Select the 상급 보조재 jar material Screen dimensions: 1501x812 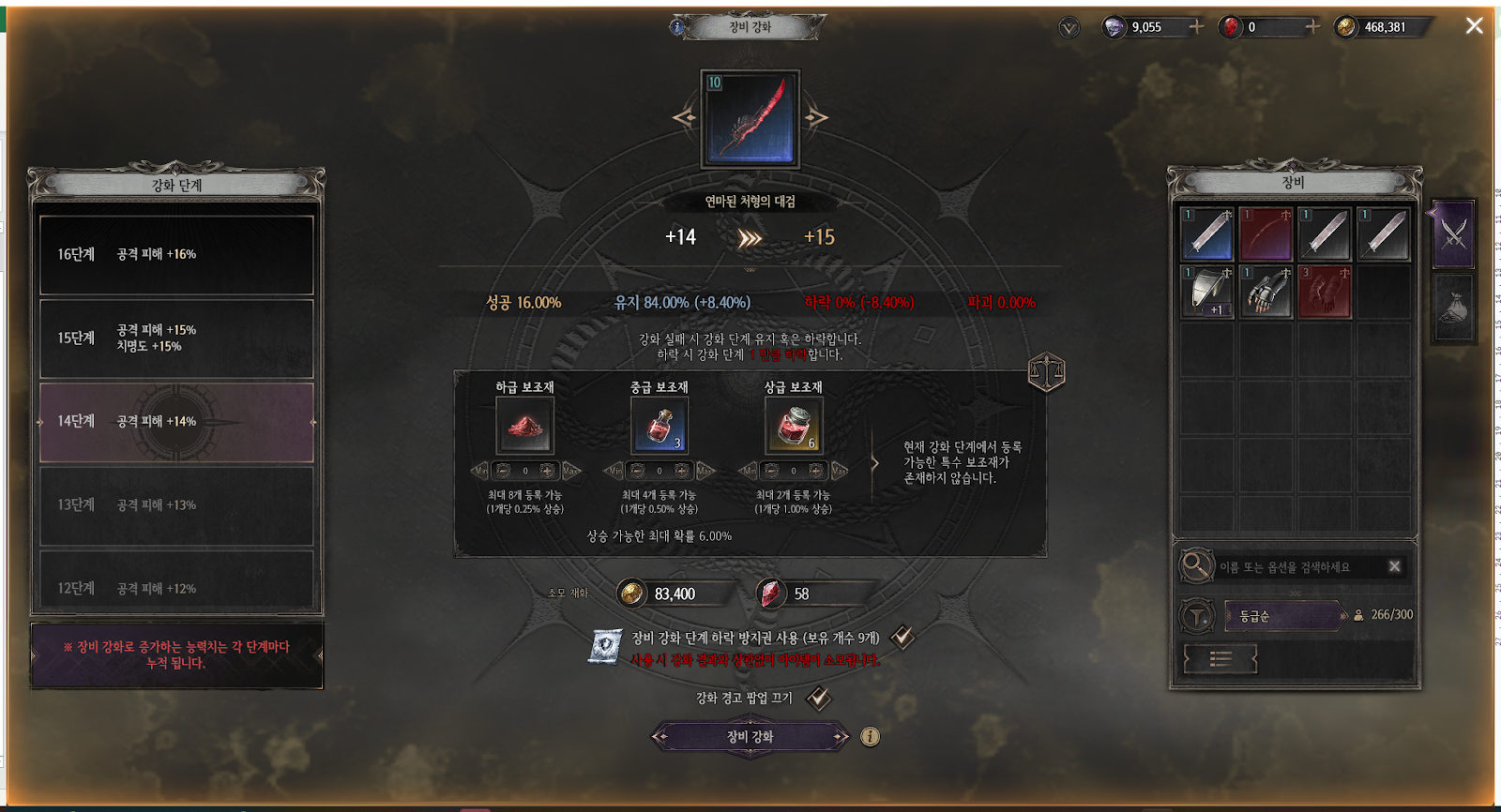tap(794, 426)
